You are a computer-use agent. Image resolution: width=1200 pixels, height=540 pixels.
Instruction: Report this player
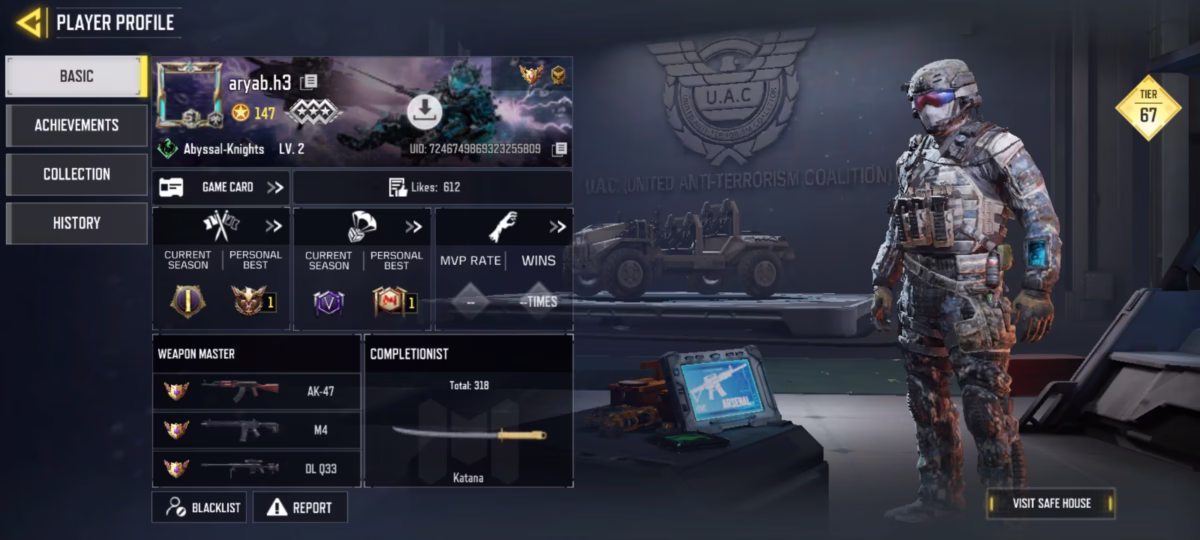click(300, 507)
